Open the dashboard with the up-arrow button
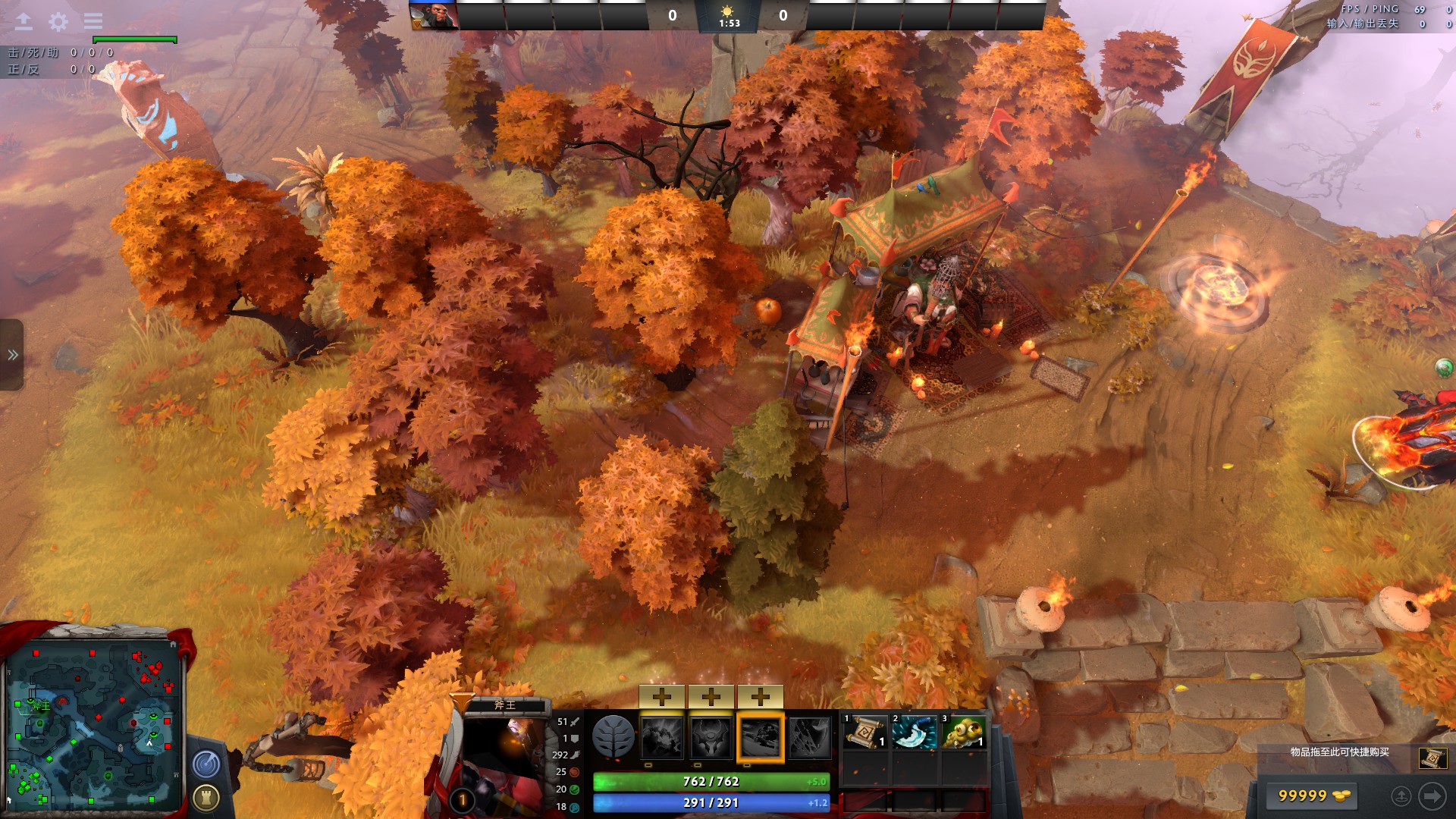 tap(24, 21)
